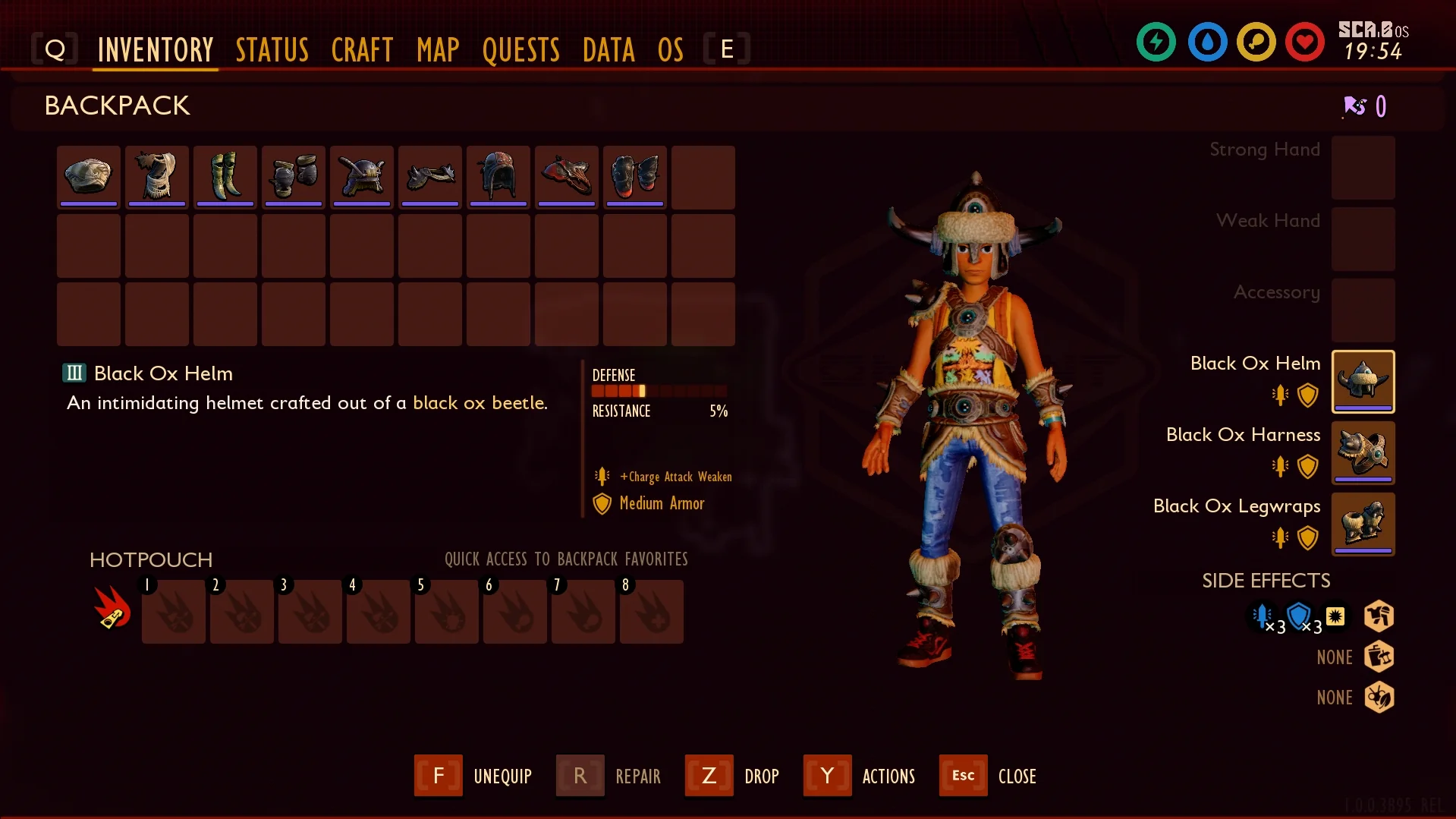The height and width of the screenshot is (819, 1456).
Task: Go to the Map tab
Action: click(438, 50)
